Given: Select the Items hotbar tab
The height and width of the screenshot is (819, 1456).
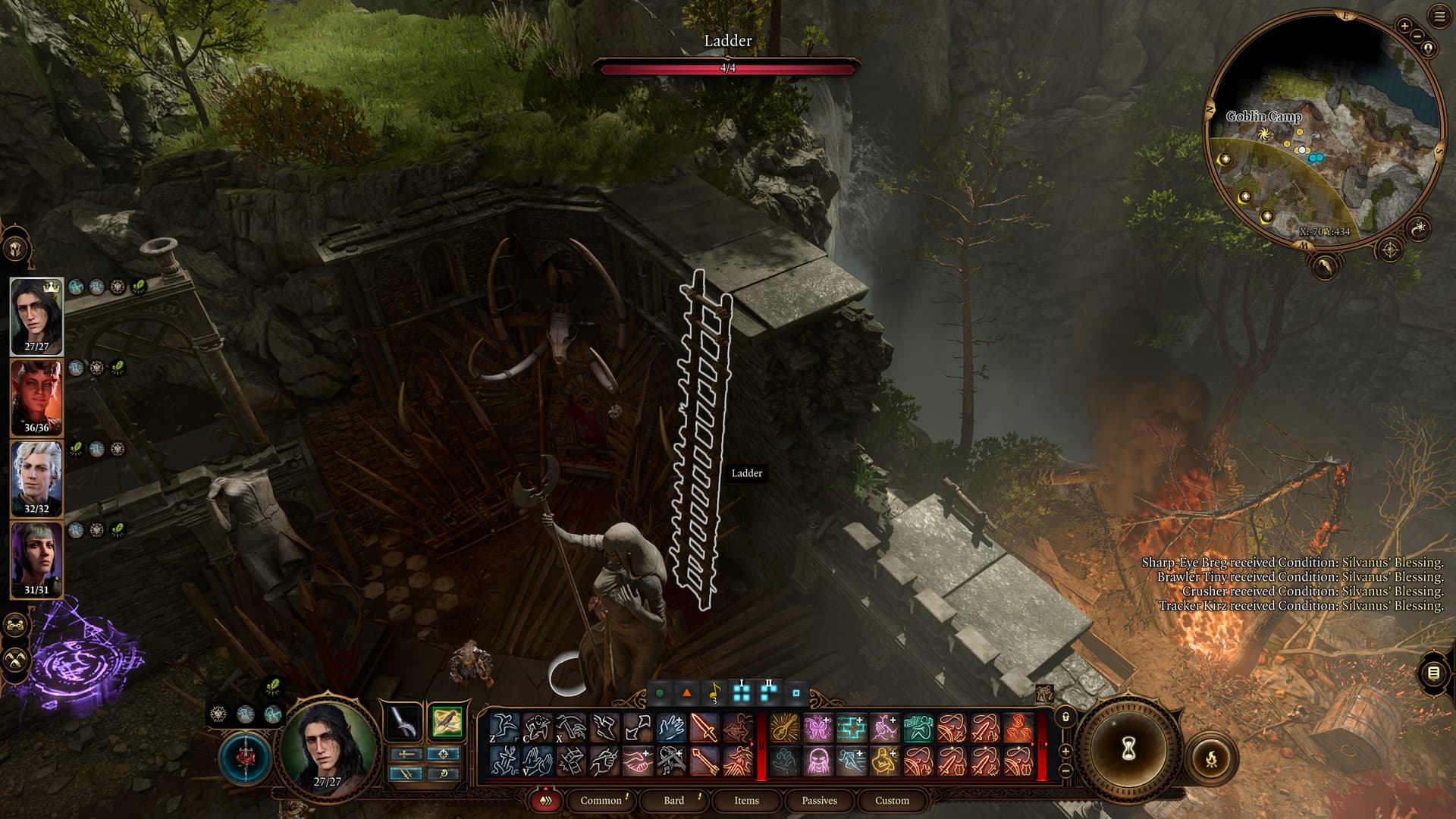Looking at the screenshot, I should tap(746, 800).
